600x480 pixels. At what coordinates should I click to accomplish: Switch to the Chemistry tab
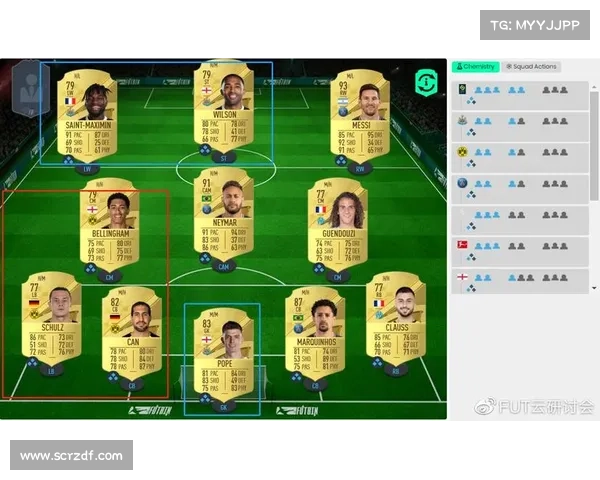click(x=475, y=67)
